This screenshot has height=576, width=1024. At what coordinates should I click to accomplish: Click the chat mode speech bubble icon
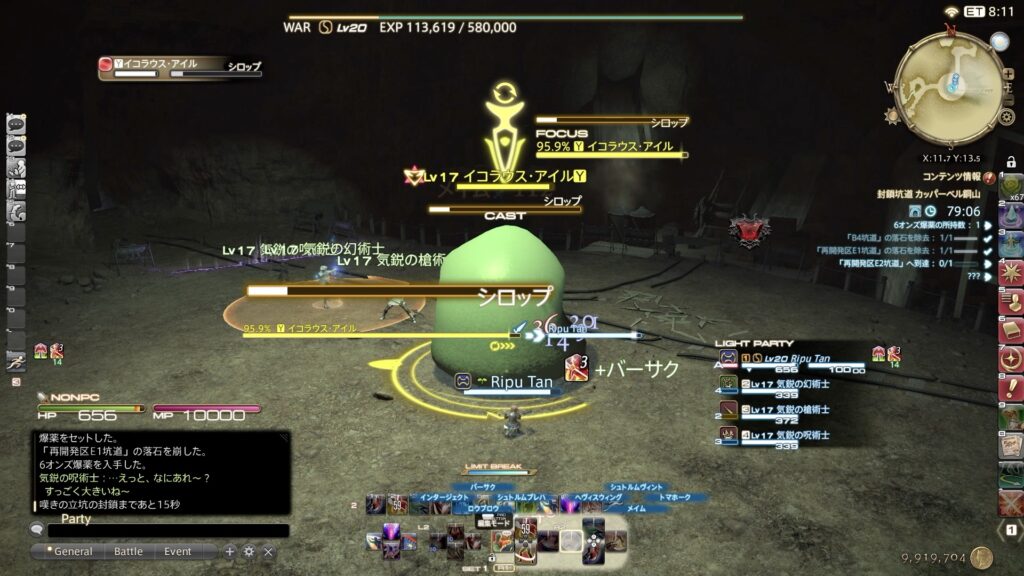pos(37,531)
